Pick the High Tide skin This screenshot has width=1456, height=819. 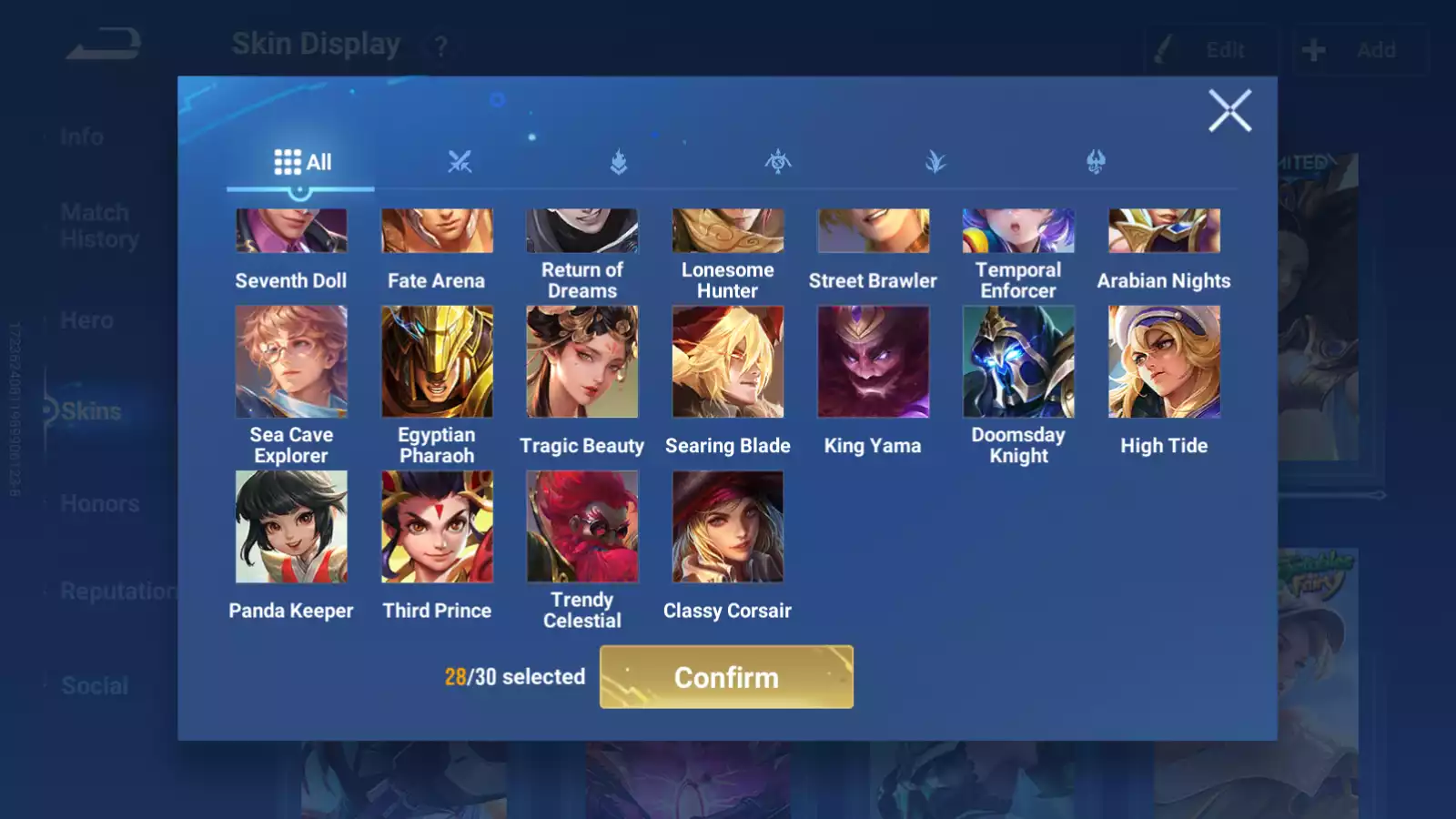coord(1164,362)
